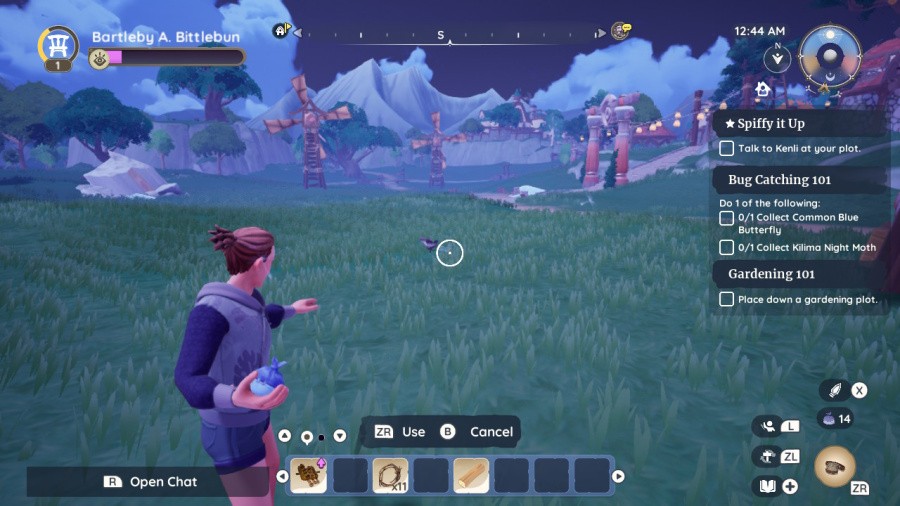The width and height of the screenshot is (900, 506).
Task: Click the home marker on the compass
Action: click(x=281, y=31)
